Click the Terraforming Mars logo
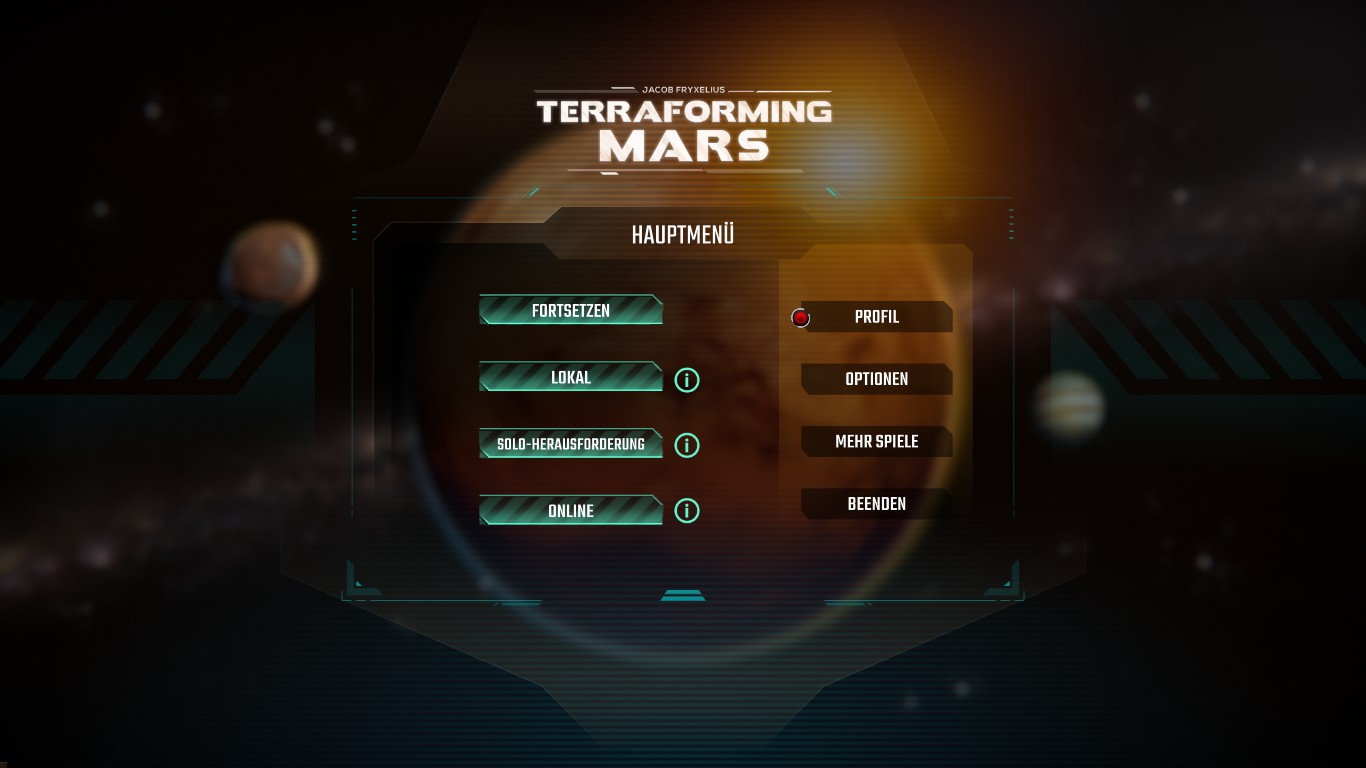This screenshot has width=1366, height=768. [x=683, y=125]
